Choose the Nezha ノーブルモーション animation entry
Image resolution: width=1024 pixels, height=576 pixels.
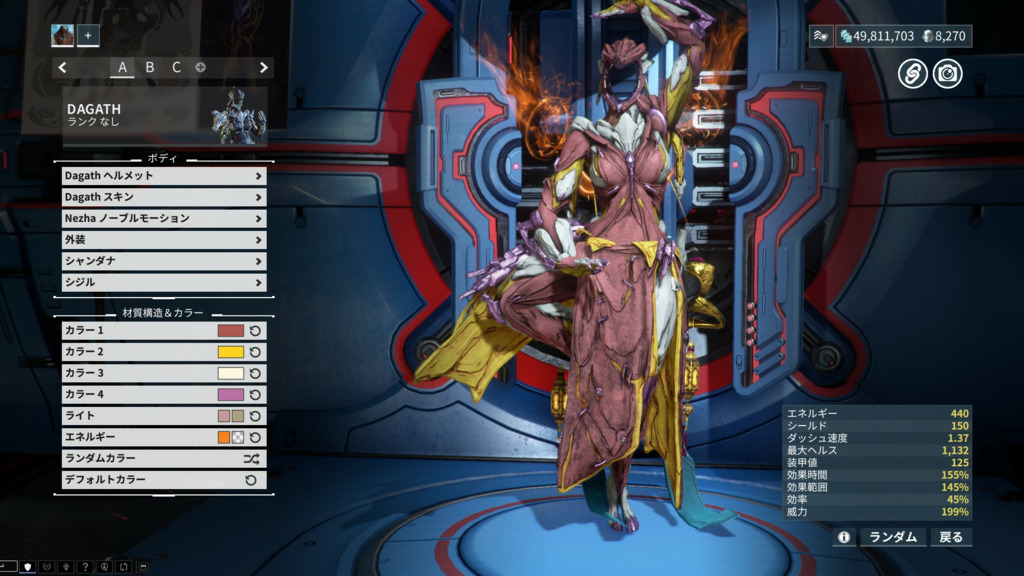(x=164, y=218)
